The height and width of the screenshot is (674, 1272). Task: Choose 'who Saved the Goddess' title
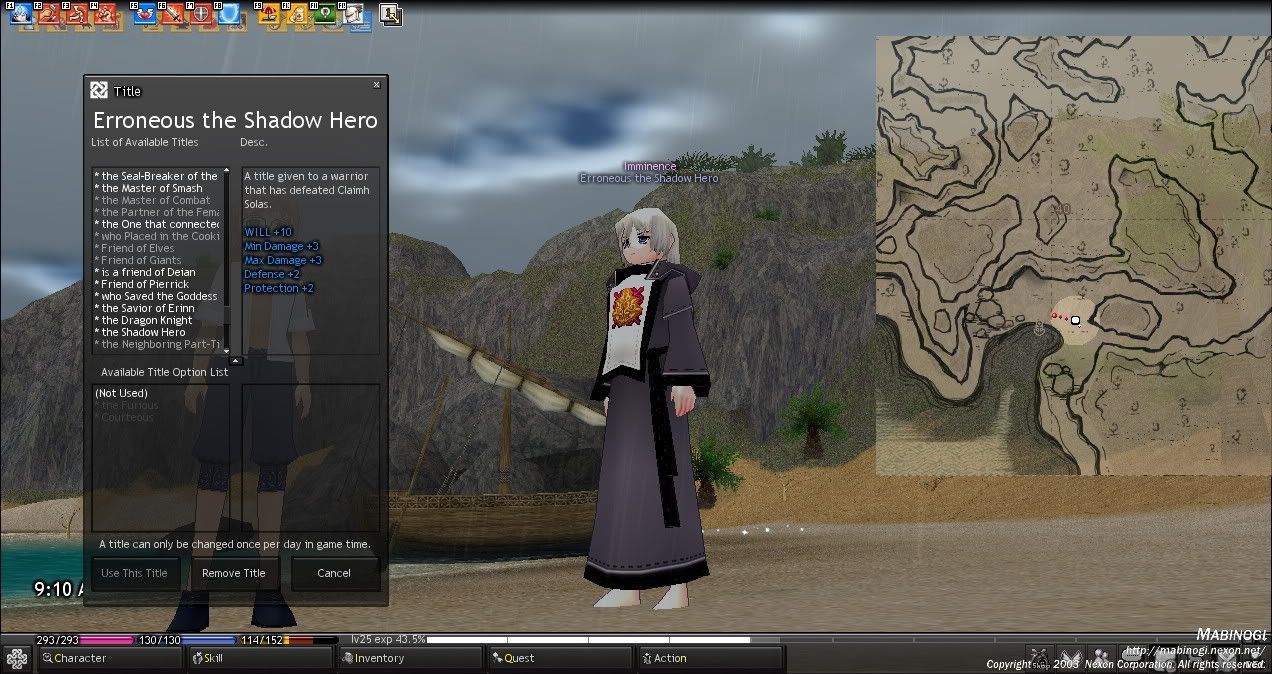pyautogui.click(x=159, y=296)
